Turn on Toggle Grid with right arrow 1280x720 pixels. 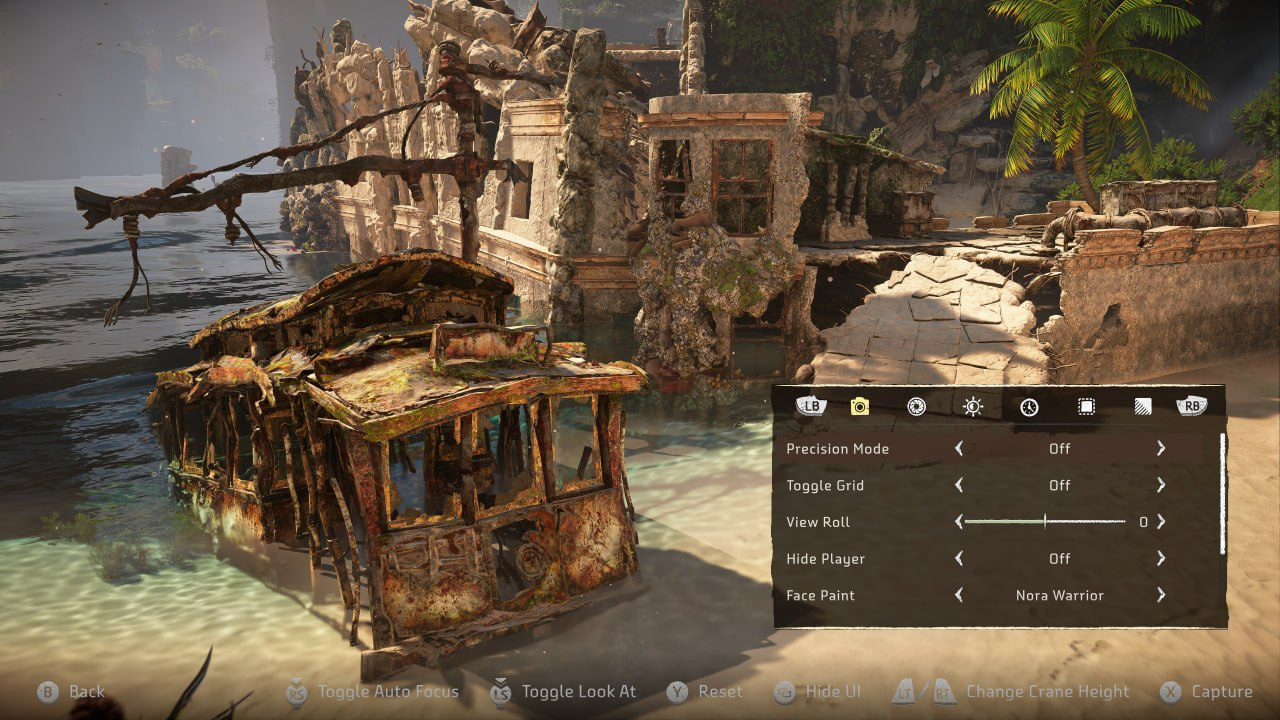[x=1161, y=485]
